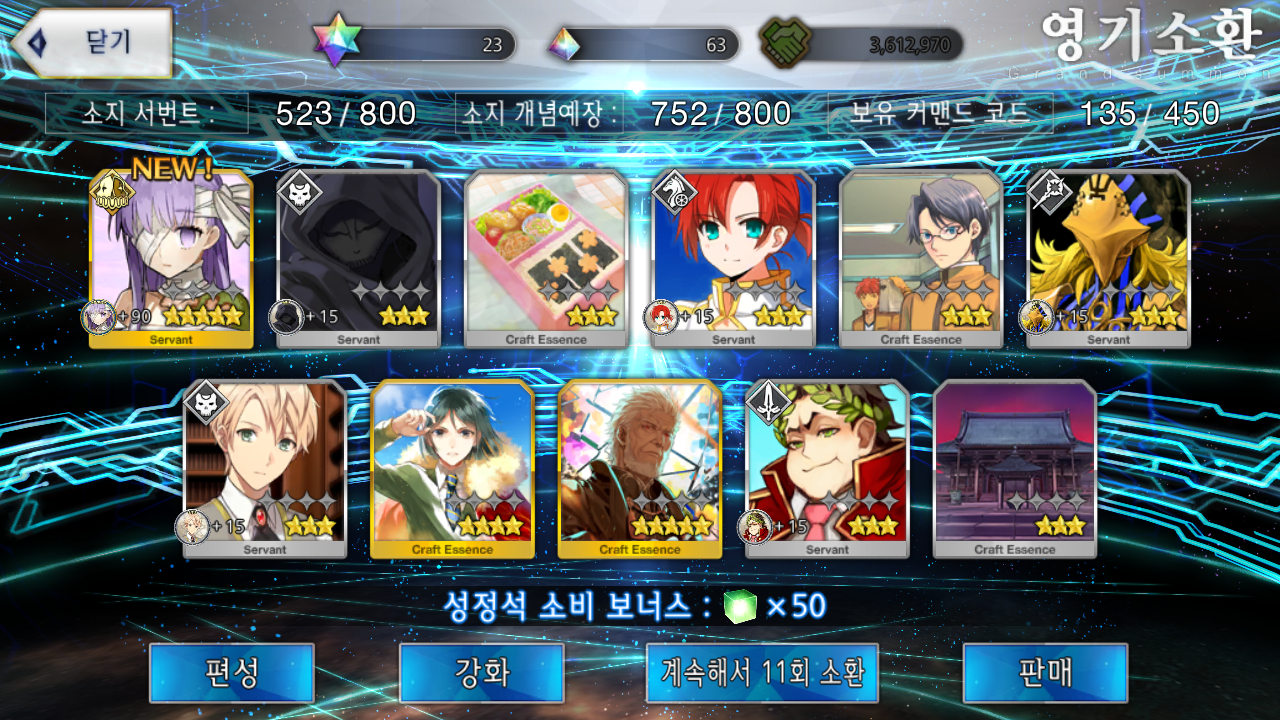View the glasses student Craft Essence card

(x=921, y=259)
